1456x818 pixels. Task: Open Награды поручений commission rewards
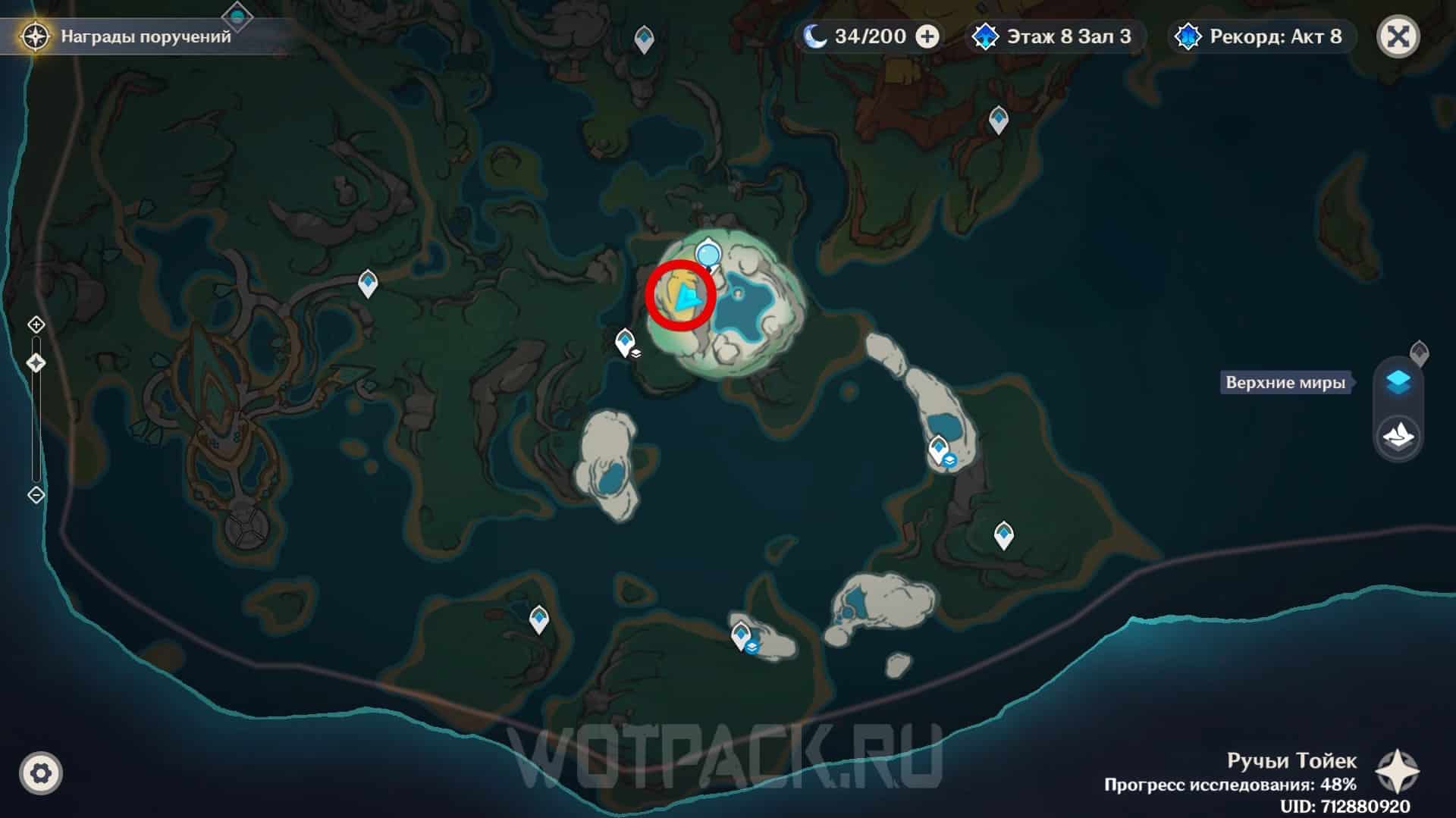[129, 36]
